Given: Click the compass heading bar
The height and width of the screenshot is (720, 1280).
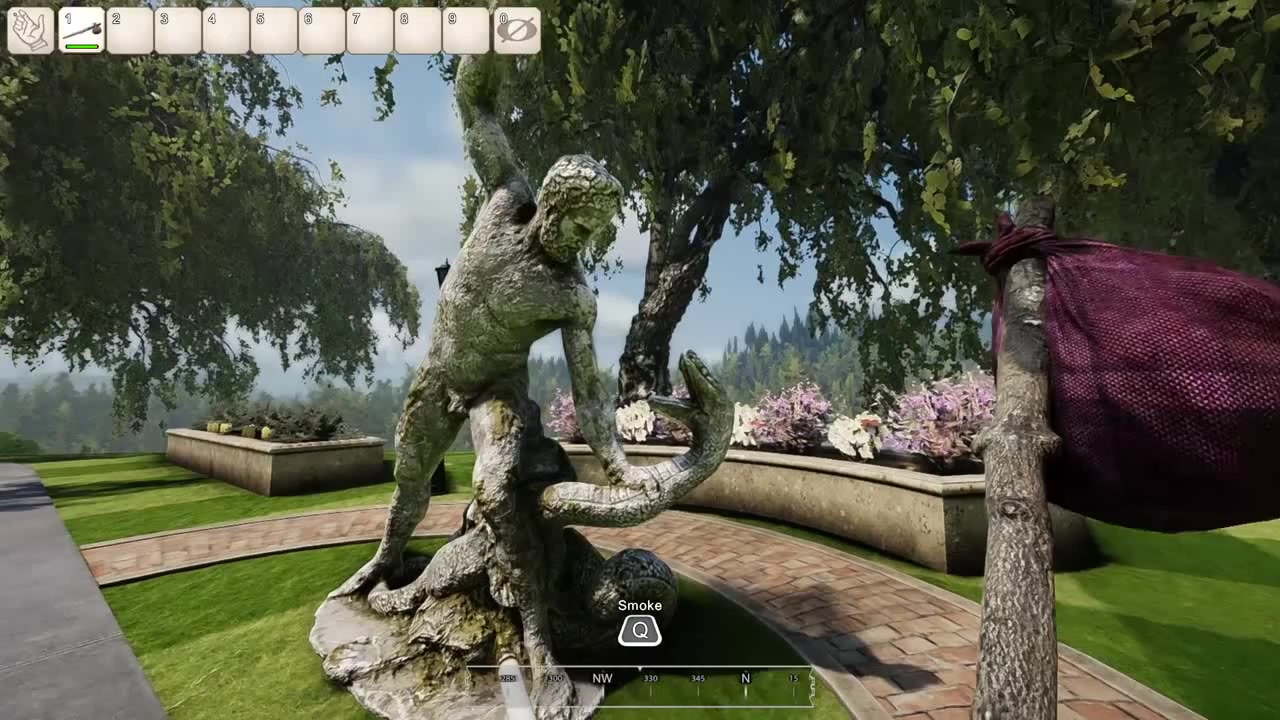Looking at the screenshot, I should point(640,678).
